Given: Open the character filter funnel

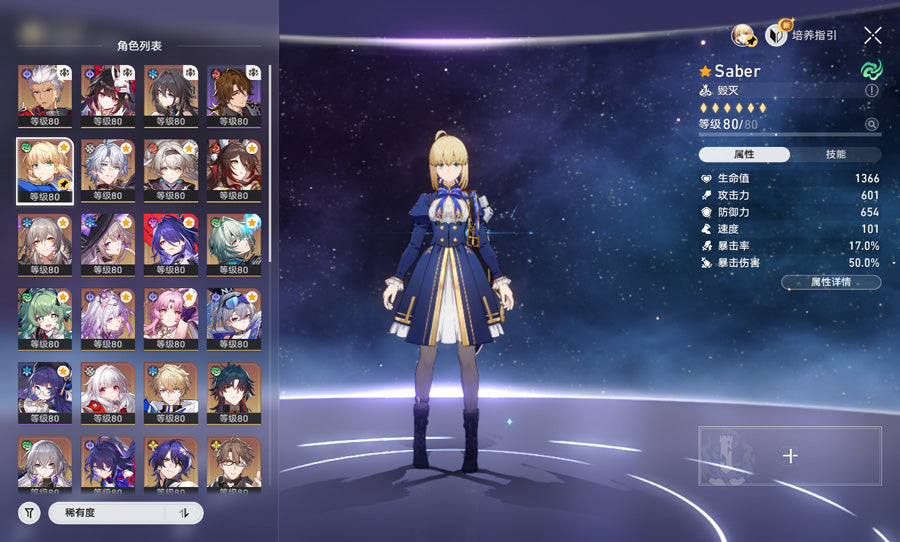Looking at the screenshot, I should pyautogui.click(x=29, y=513).
